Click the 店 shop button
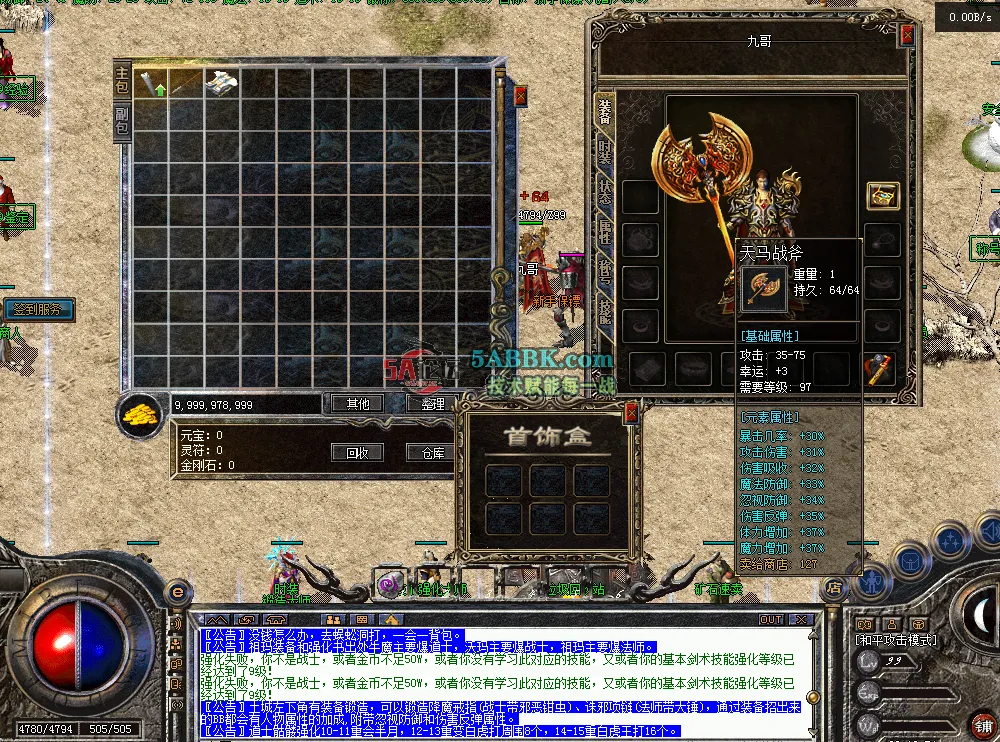 click(x=834, y=589)
